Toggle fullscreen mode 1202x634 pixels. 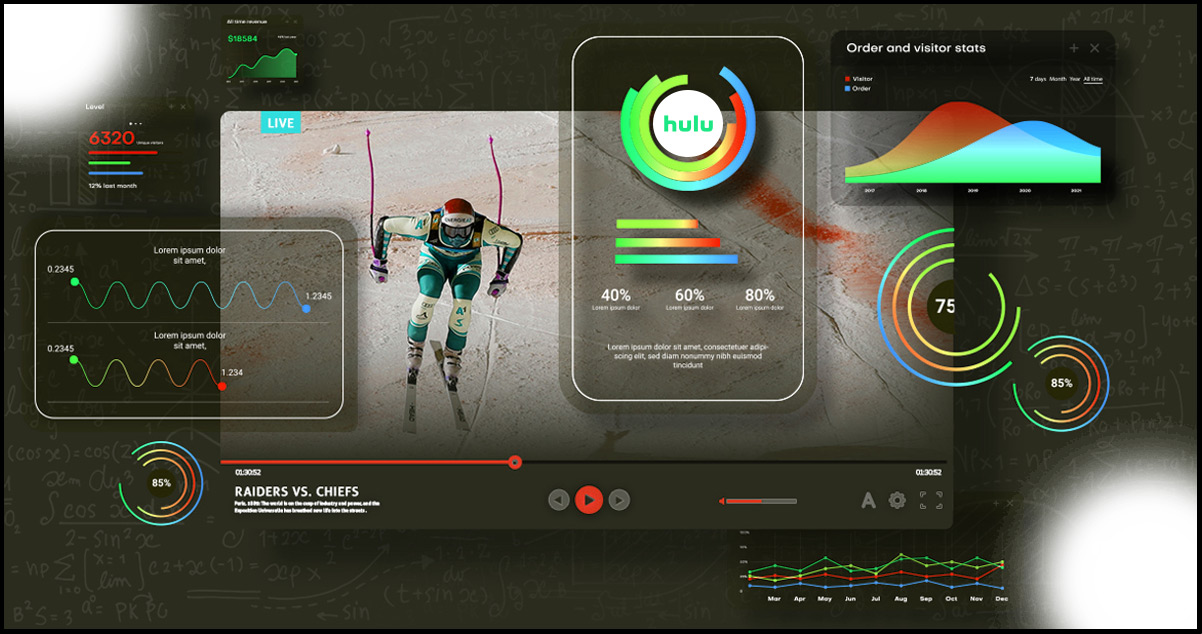point(931,500)
